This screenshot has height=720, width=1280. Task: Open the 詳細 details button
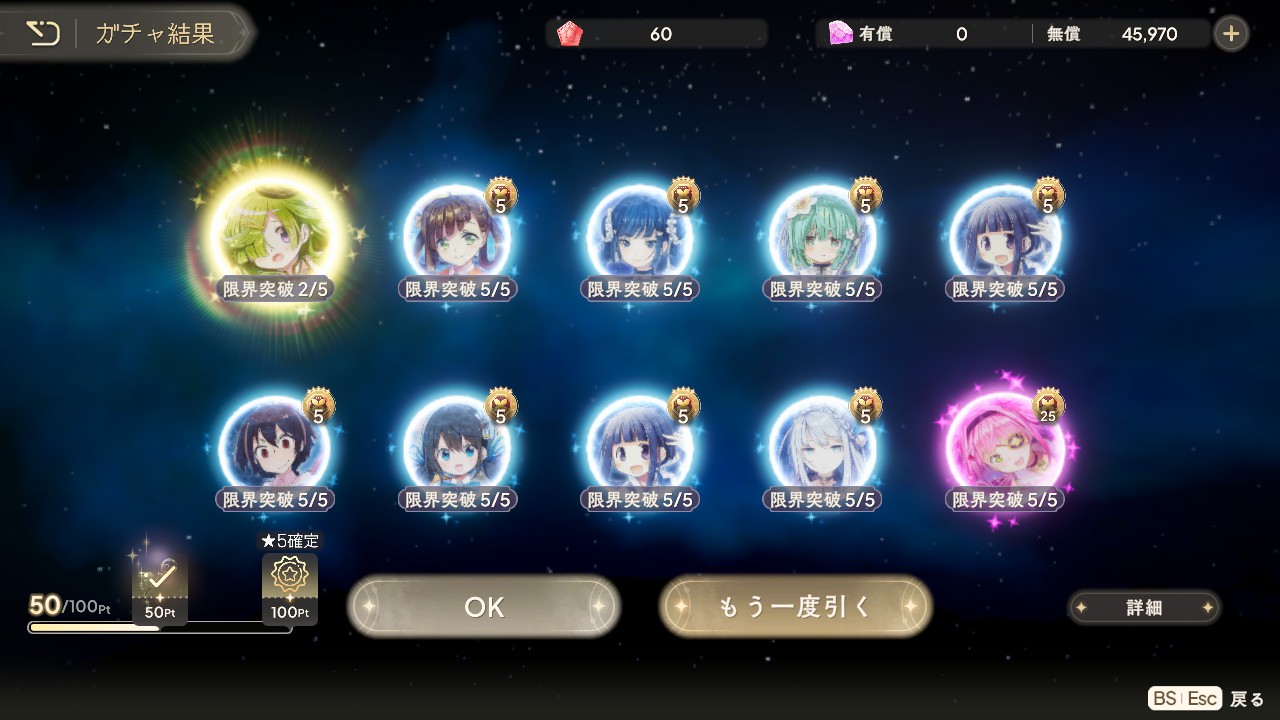(1144, 607)
